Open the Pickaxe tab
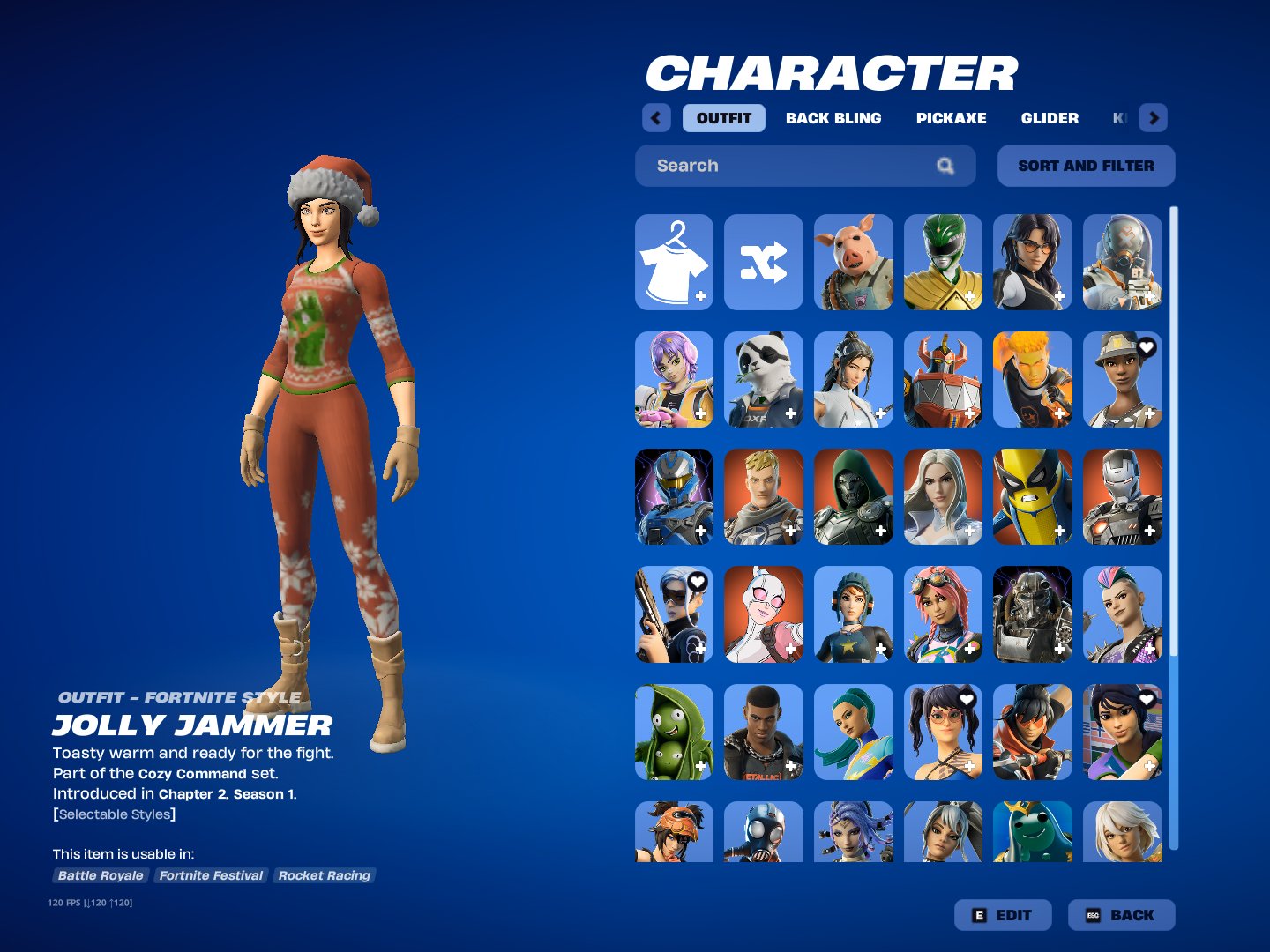The image size is (1270, 952). (951, 117)
